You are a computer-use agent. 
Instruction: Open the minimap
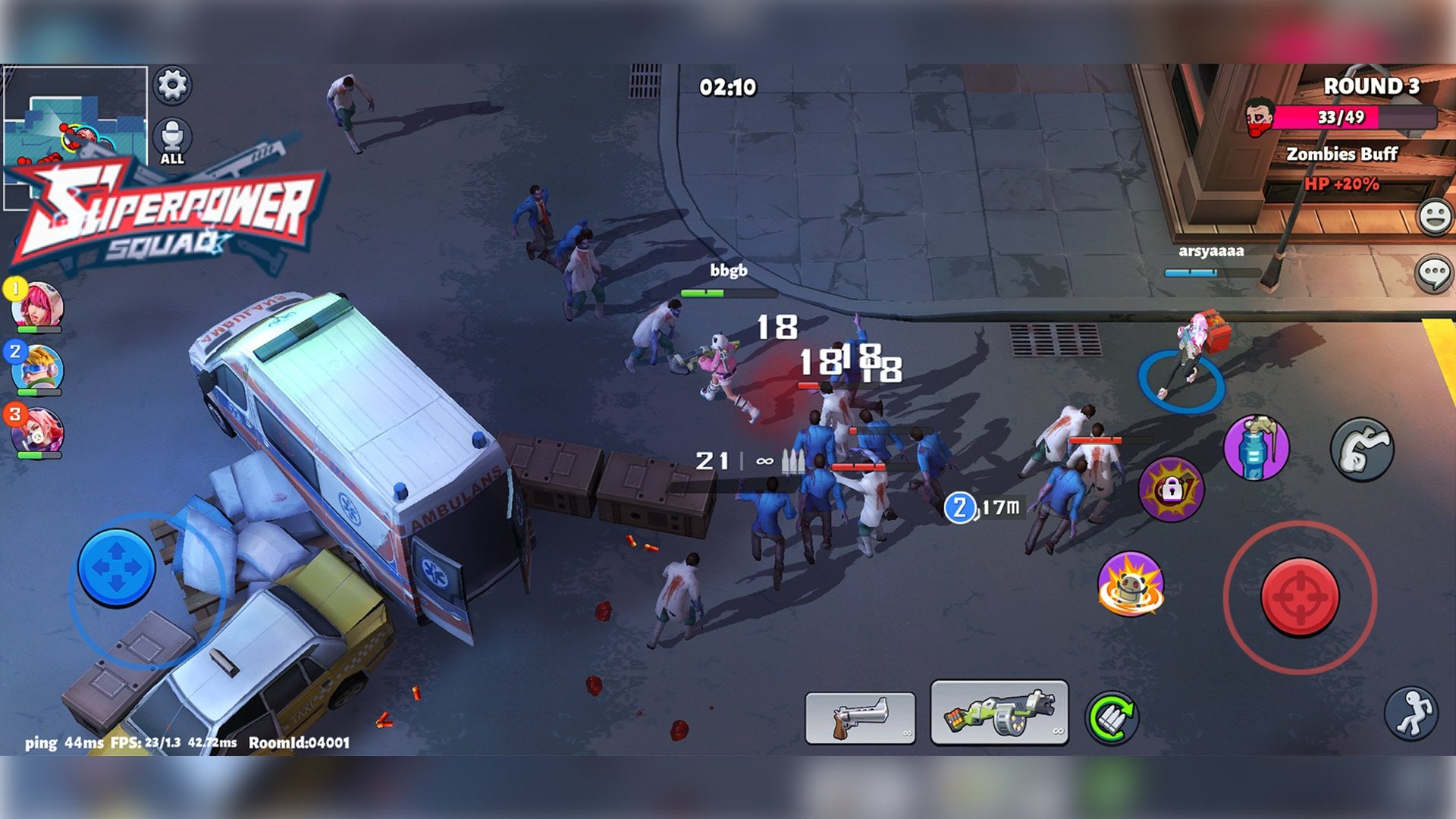click(x=75, y=114)
